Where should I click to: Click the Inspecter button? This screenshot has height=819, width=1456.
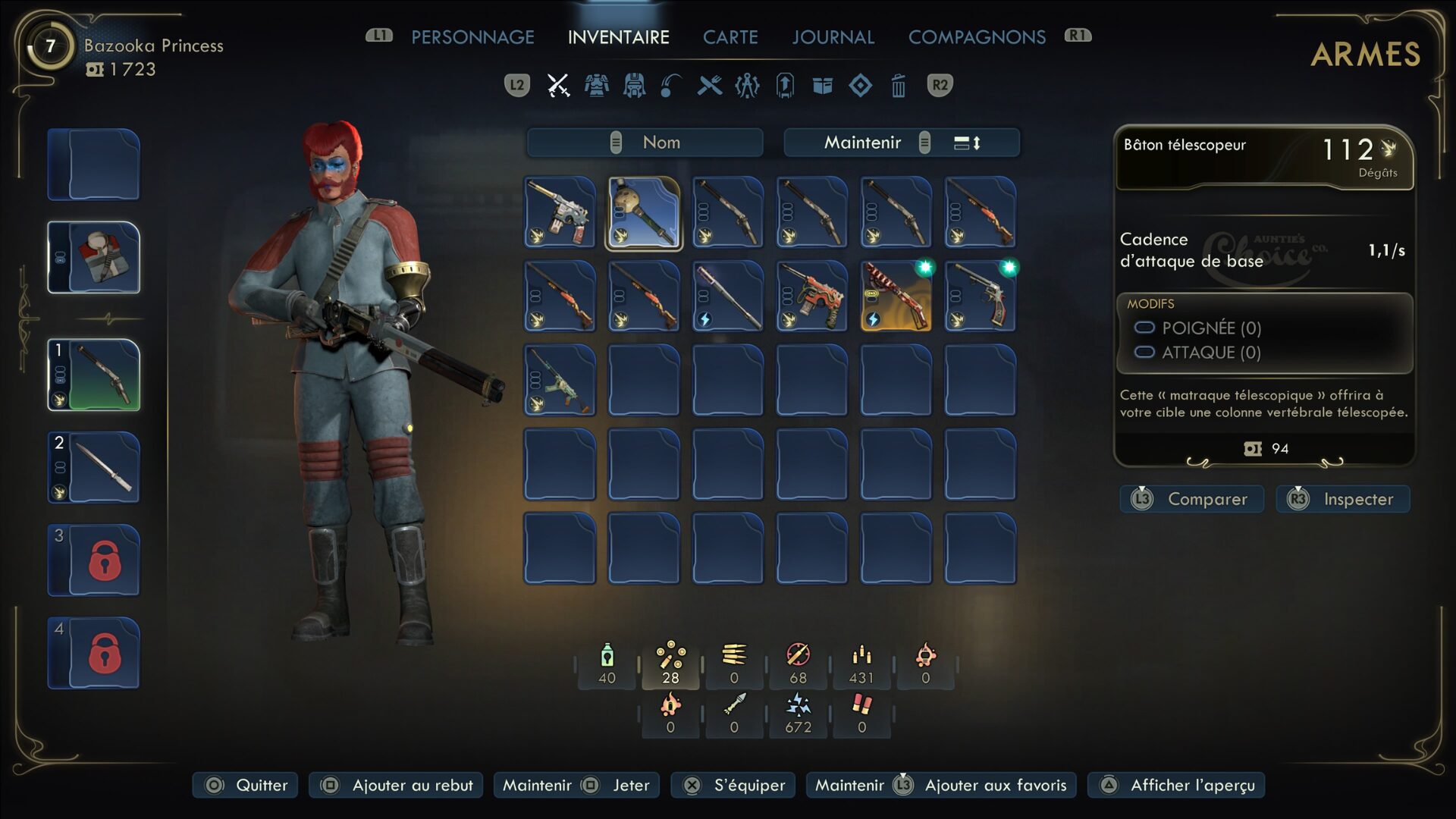point(1343,499)
